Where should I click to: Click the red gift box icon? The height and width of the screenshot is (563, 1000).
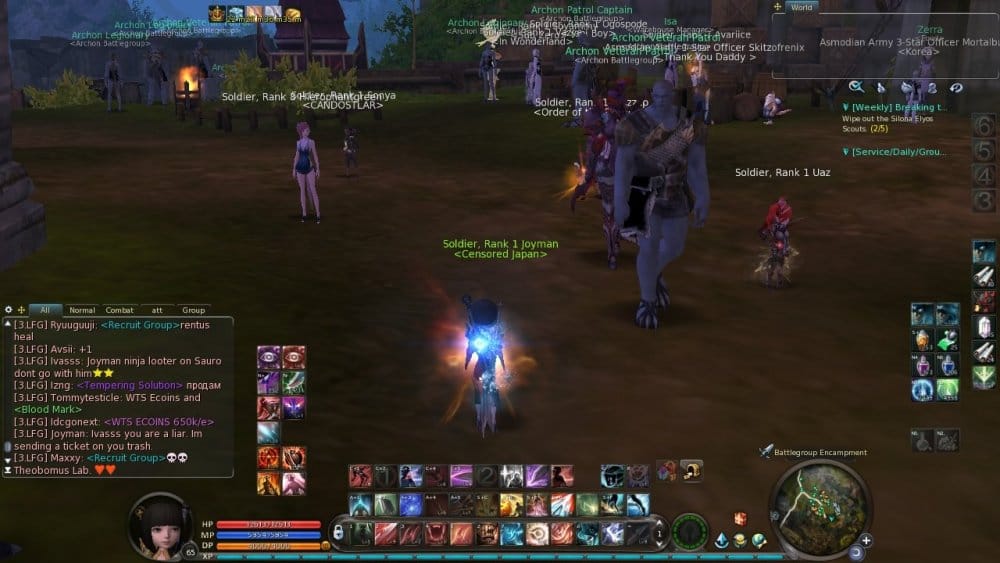(741, 519)
